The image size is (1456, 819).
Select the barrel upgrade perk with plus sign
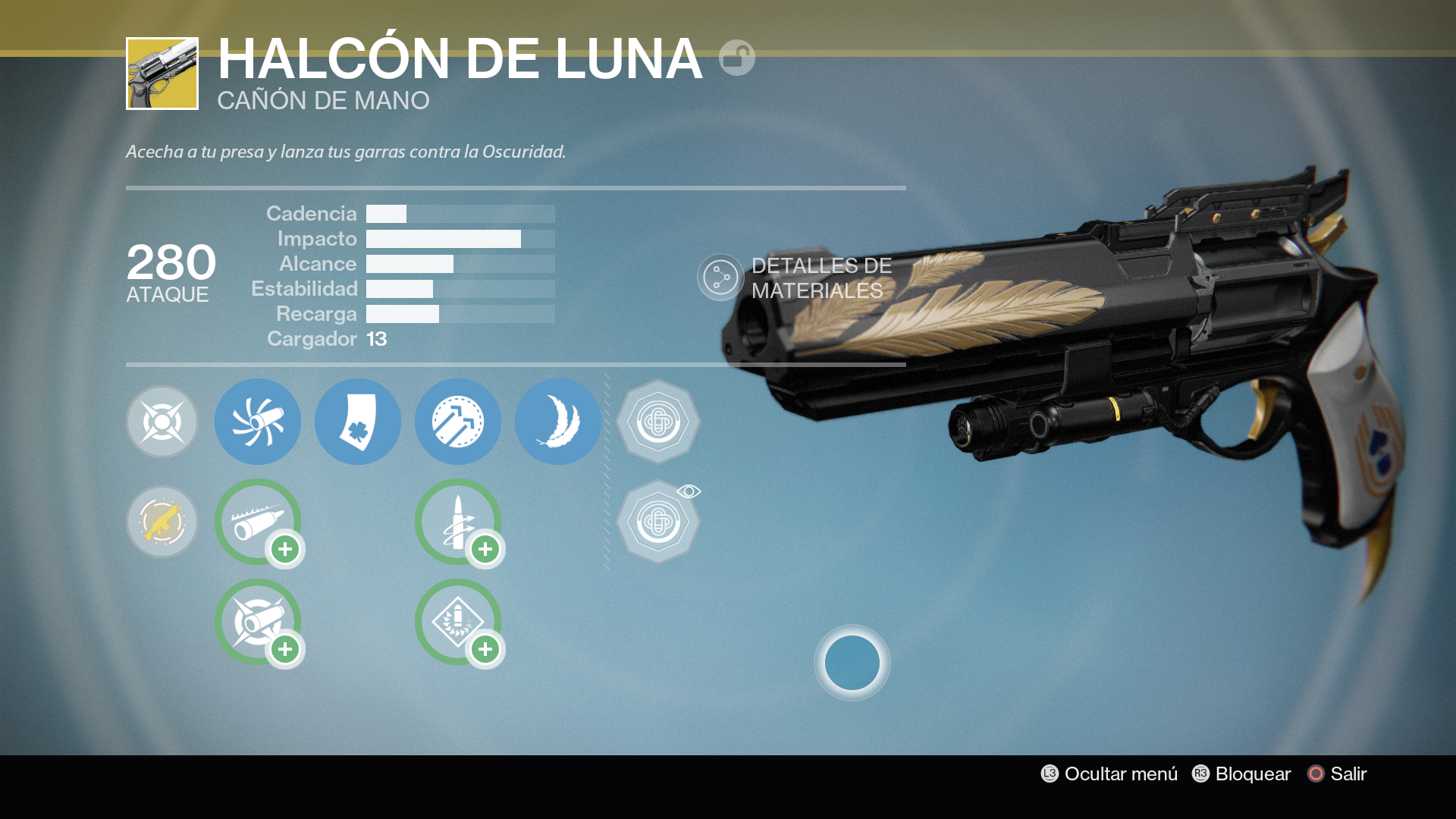[x=257, y=522]
